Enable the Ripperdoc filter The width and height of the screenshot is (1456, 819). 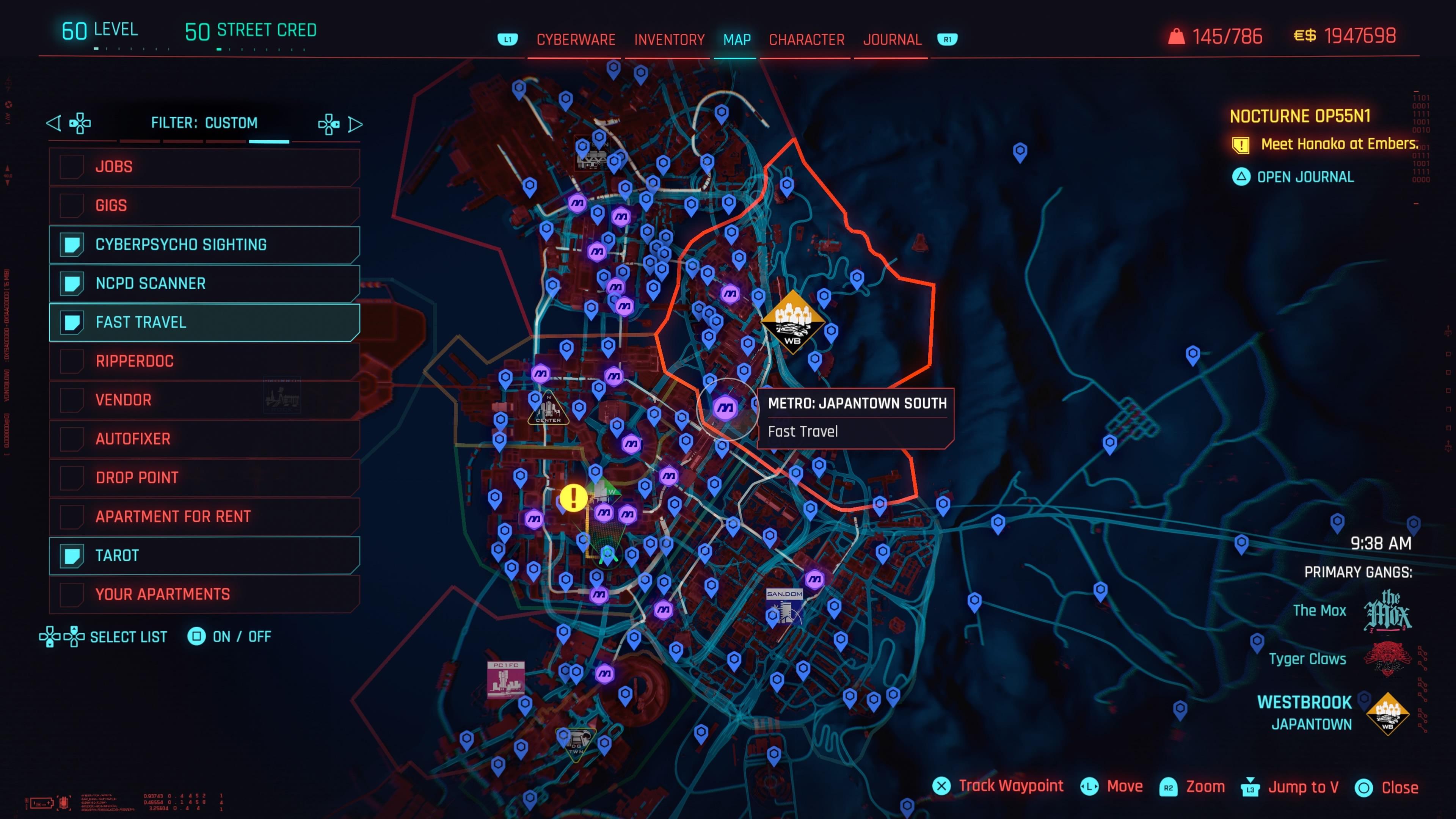pyautogui.click(x=72, y=361)
